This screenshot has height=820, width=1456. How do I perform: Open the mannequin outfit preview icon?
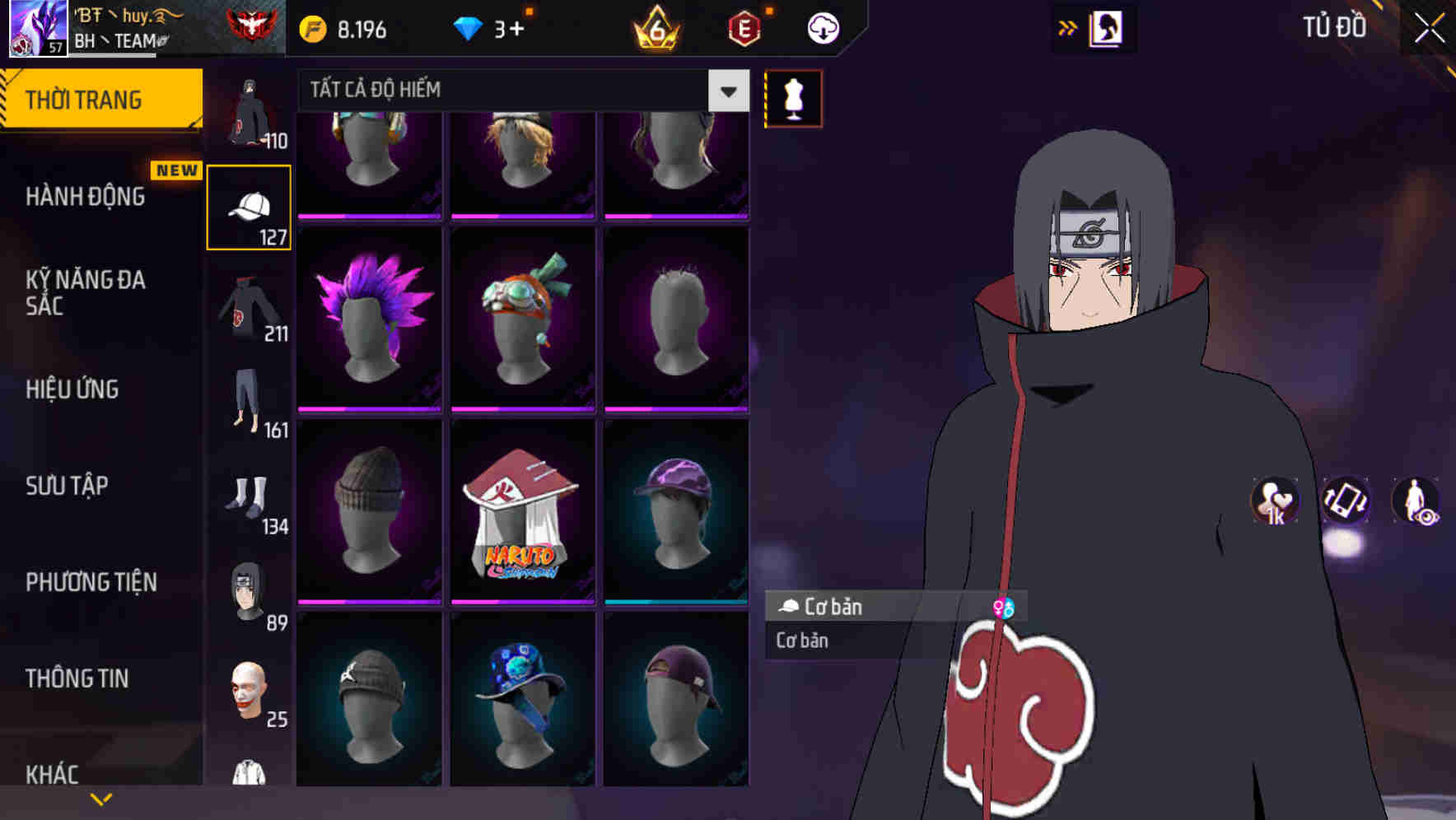(x=793, y=99)
